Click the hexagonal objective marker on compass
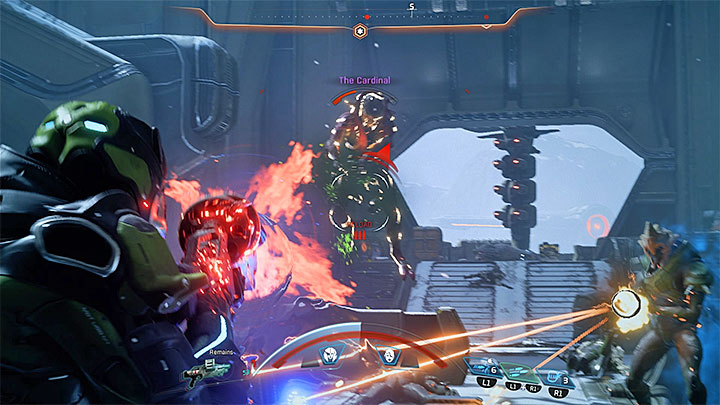 pyautogui.click(x=361, y=31)
